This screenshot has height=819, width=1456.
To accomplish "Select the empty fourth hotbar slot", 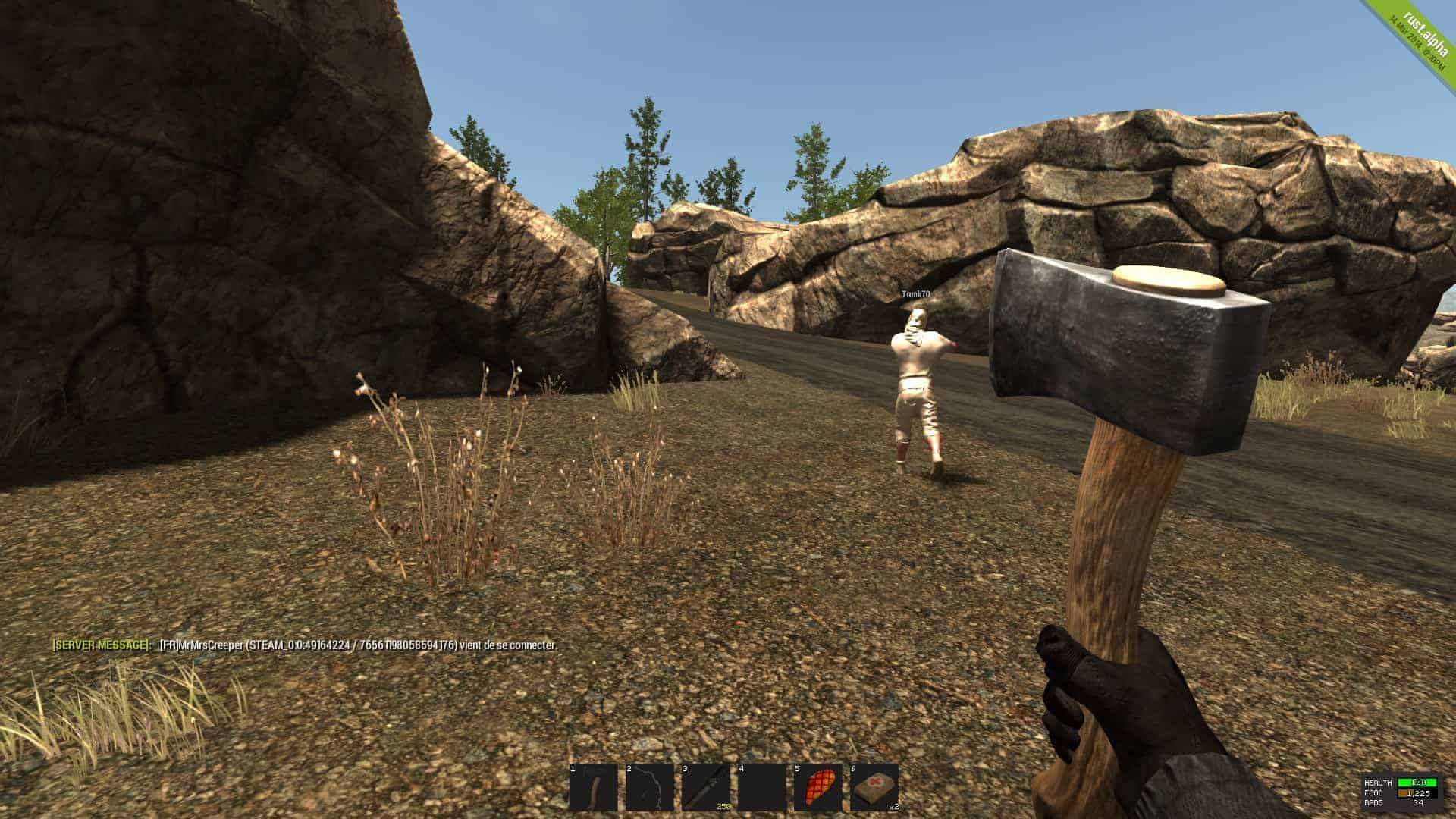I will pyautogui.click(x=761, y=787).
